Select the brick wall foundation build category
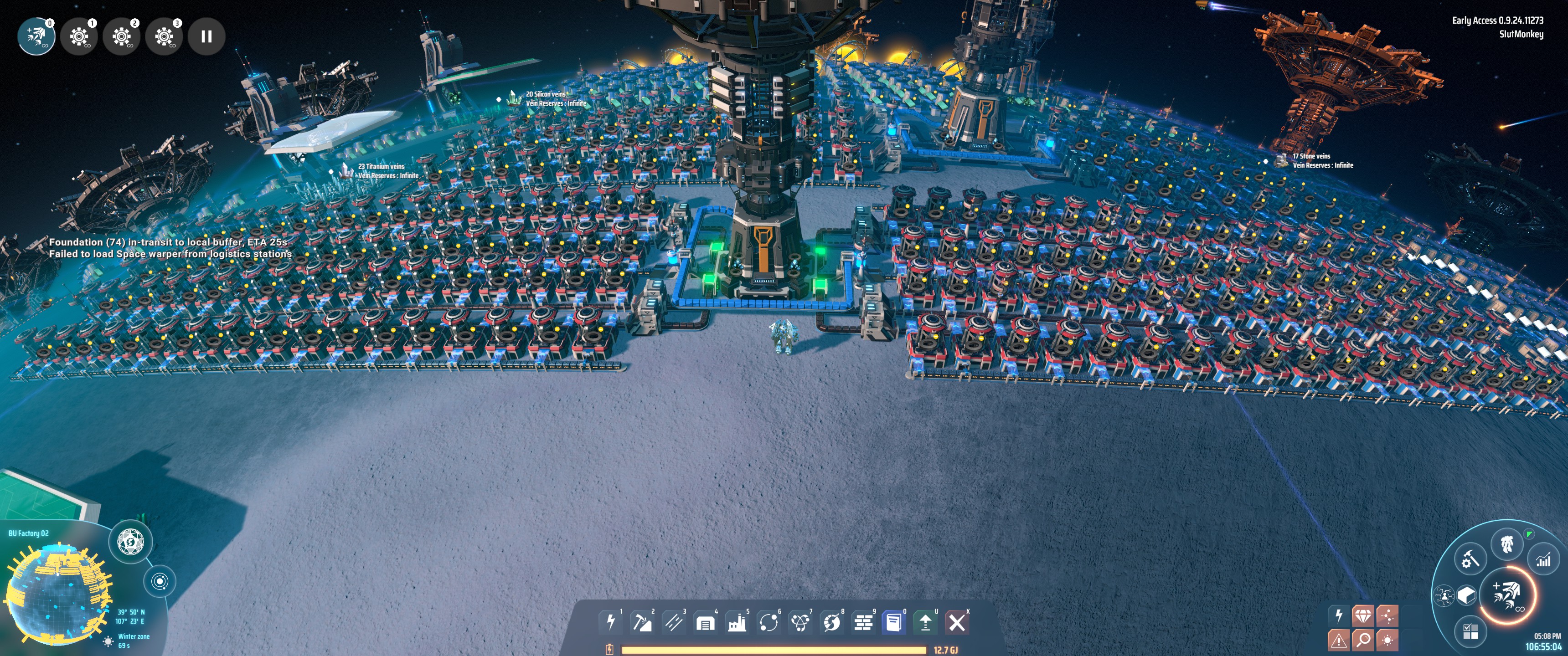Screen dimensions: 1568x656 click(863, 622)
